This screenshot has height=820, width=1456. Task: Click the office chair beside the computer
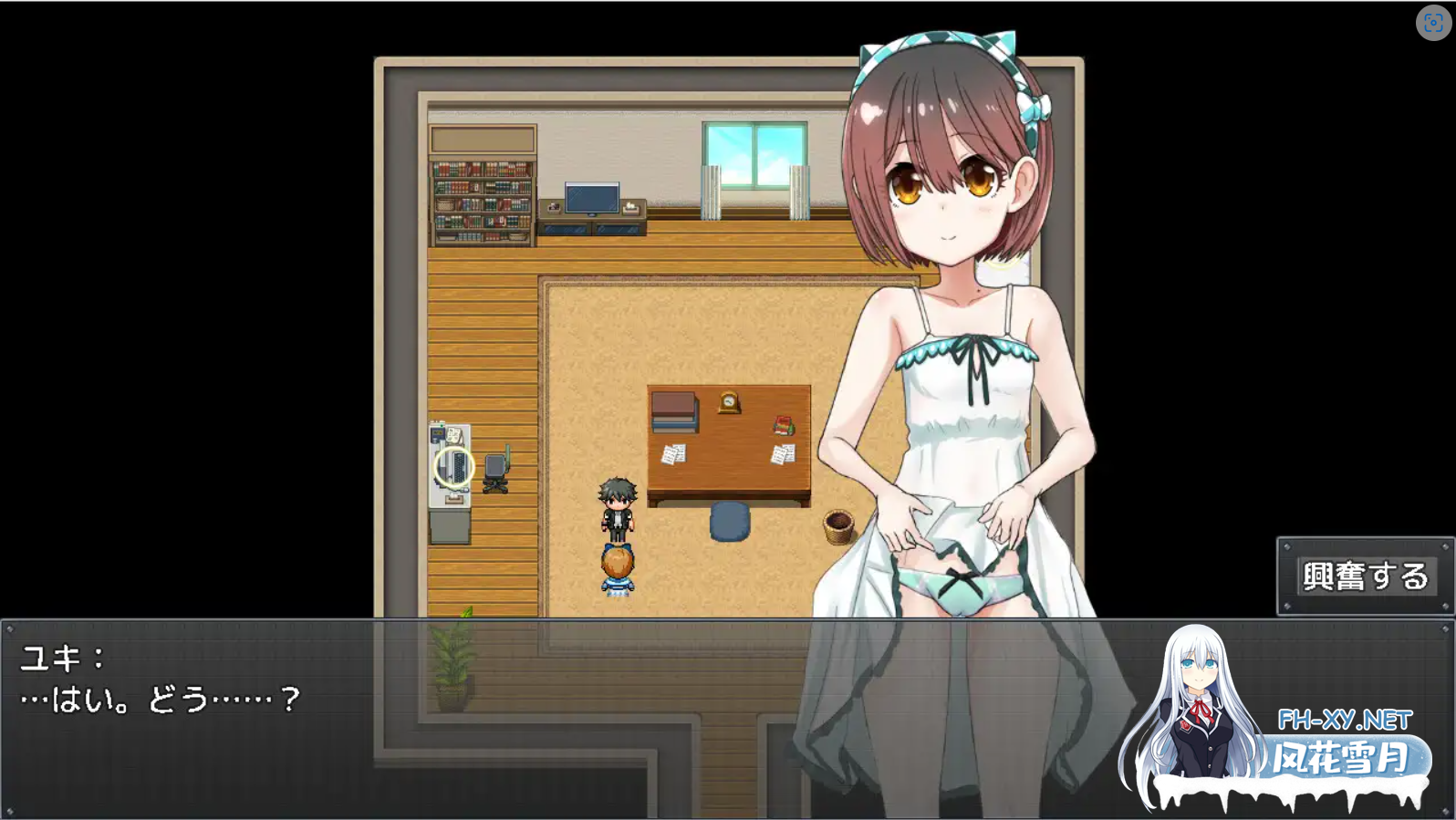tap(497, 470)
